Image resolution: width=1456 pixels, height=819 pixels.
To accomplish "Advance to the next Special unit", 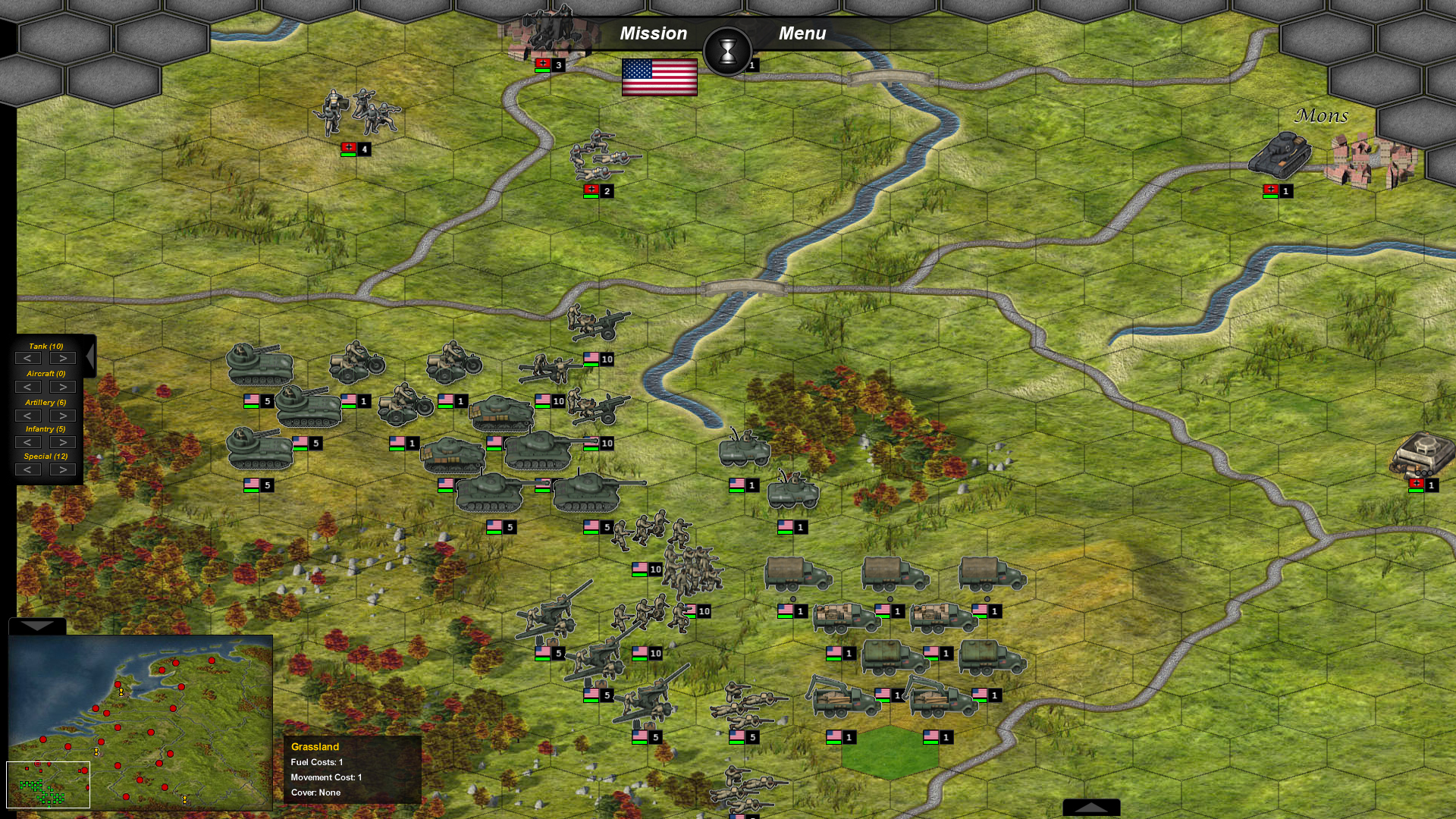I will (x=62, y=469).
